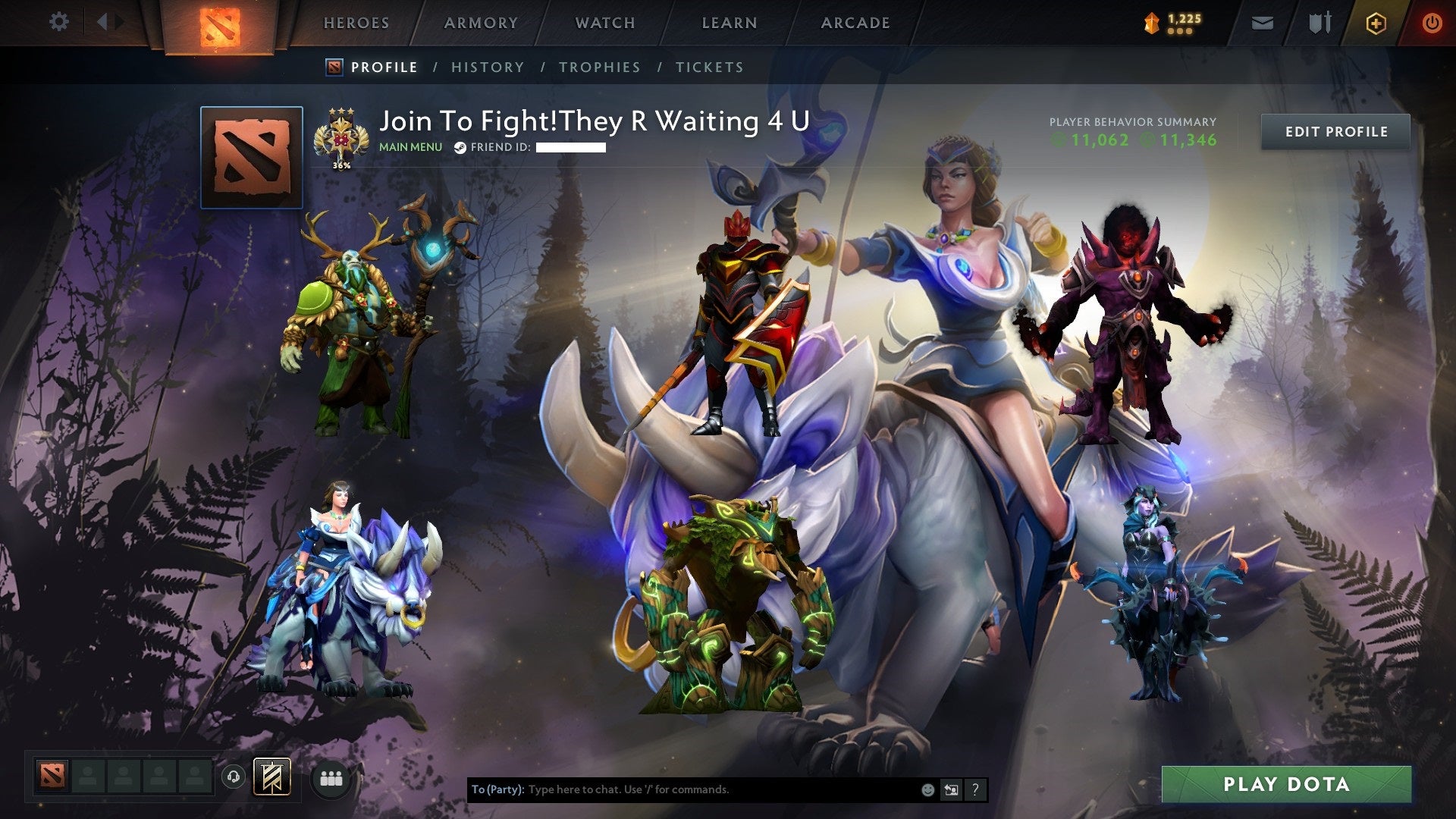Click the chat wheel icon beside emoticons

(x=951, y=789)
